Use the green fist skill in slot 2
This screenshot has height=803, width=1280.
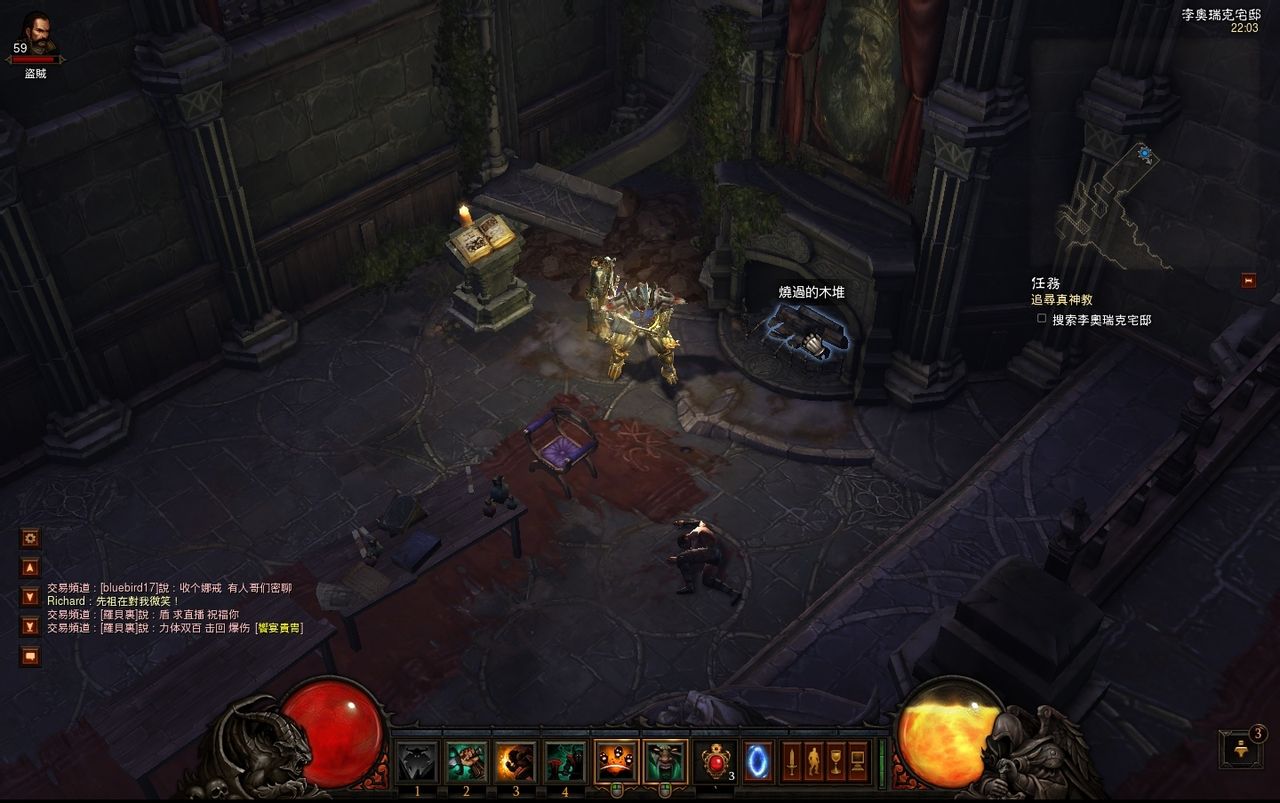466,762
